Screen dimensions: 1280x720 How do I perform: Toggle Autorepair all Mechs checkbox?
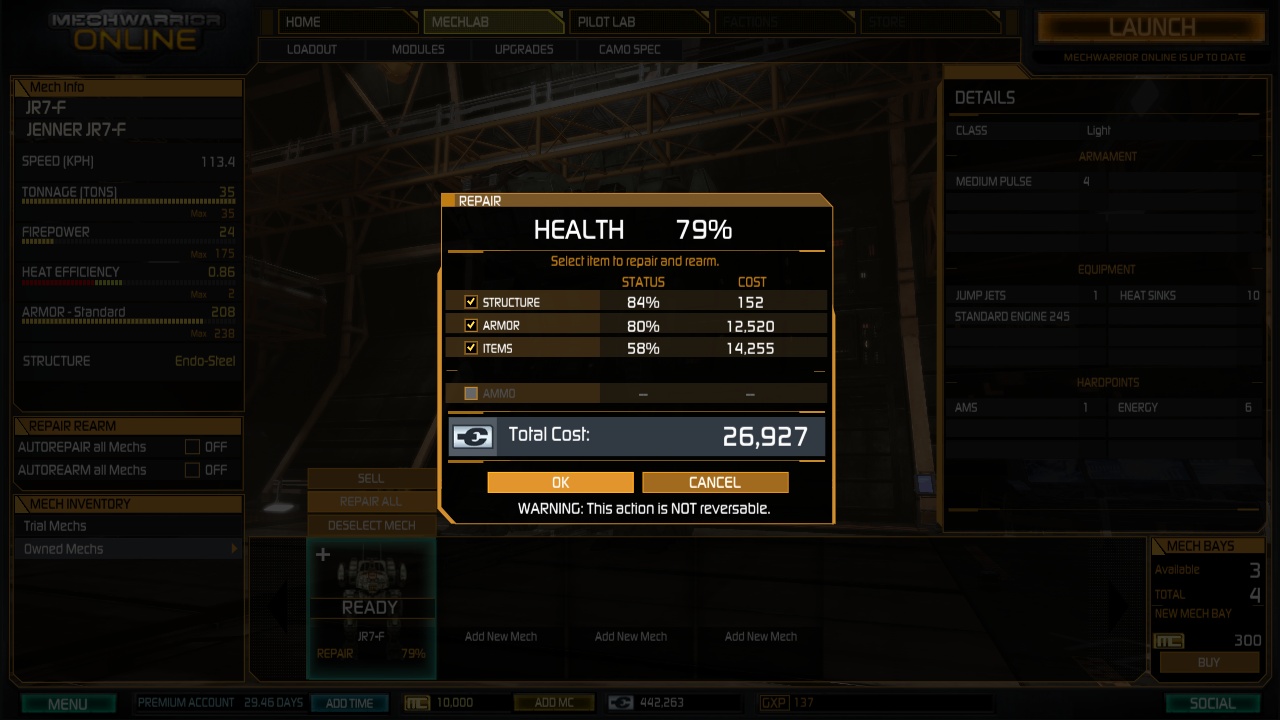pyautogui.click(x=192, y=447)
